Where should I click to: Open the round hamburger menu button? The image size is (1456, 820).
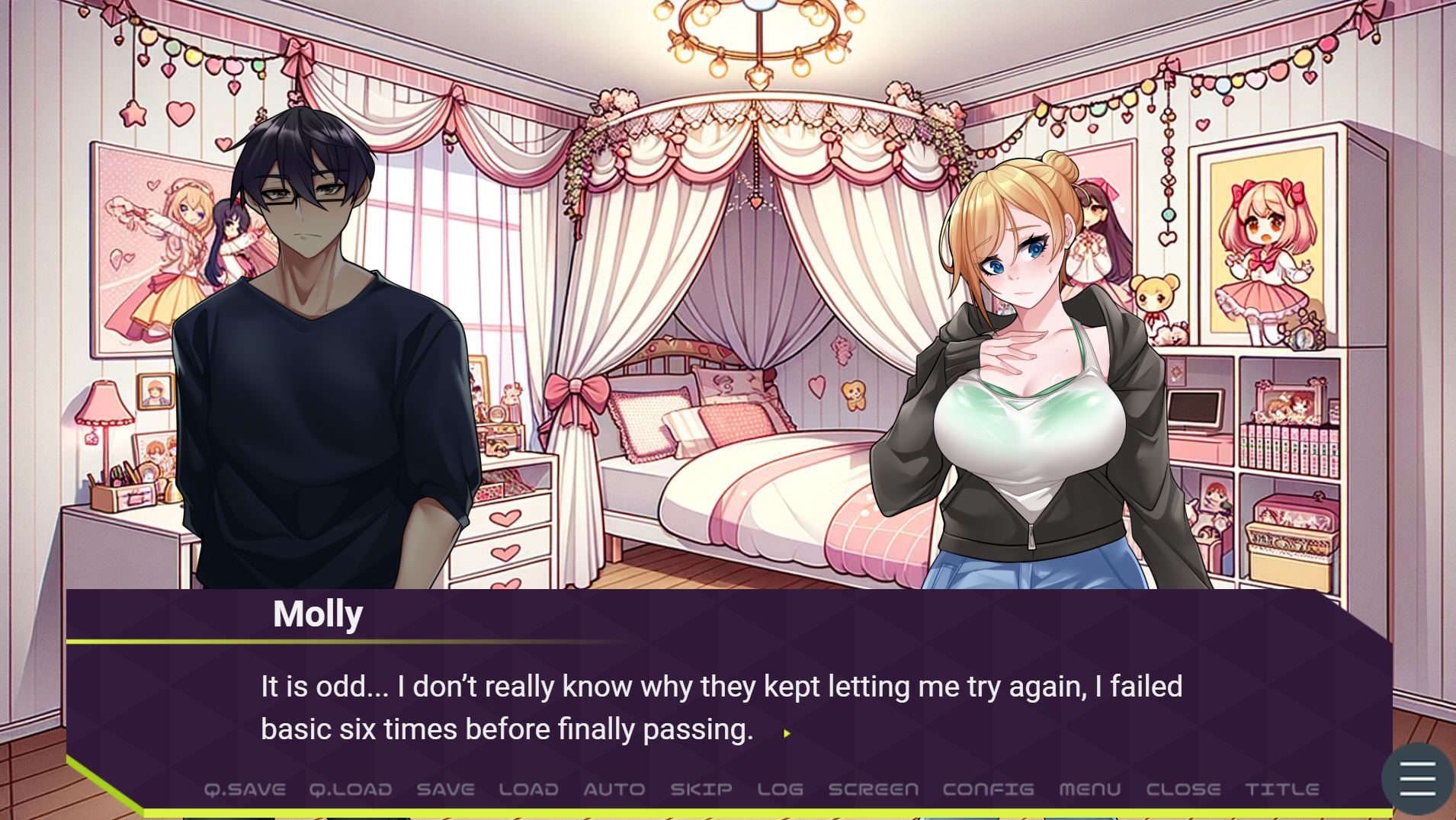click(1417, 779)
